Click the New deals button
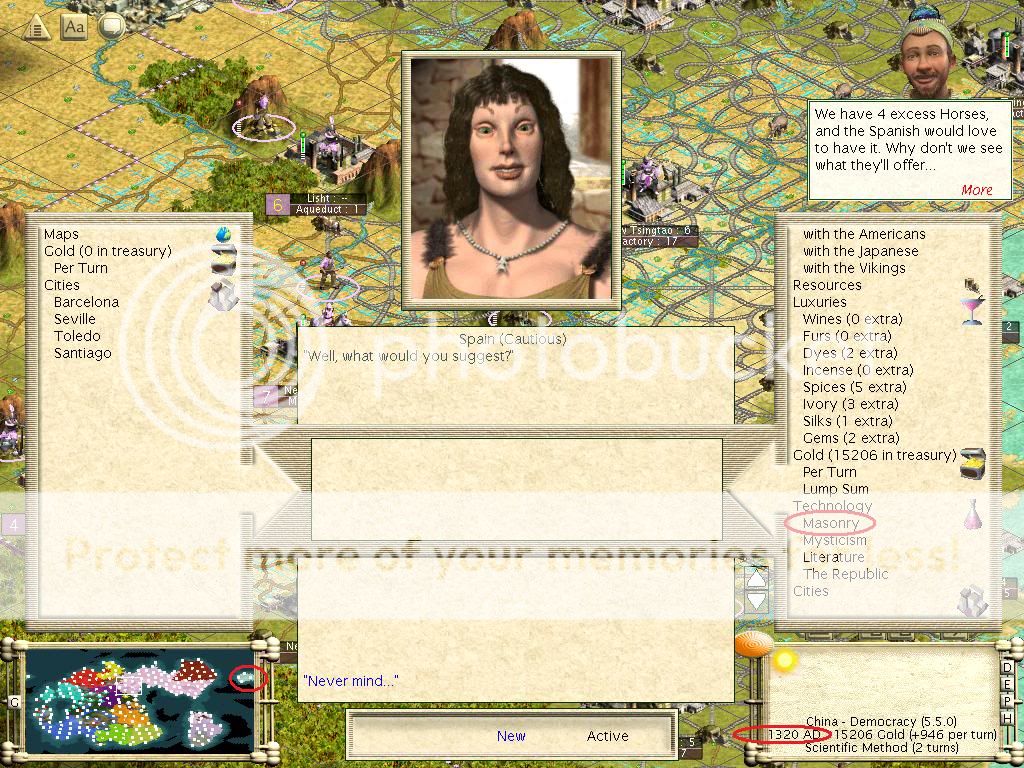 pyautogui.click(x=511, y=736)
